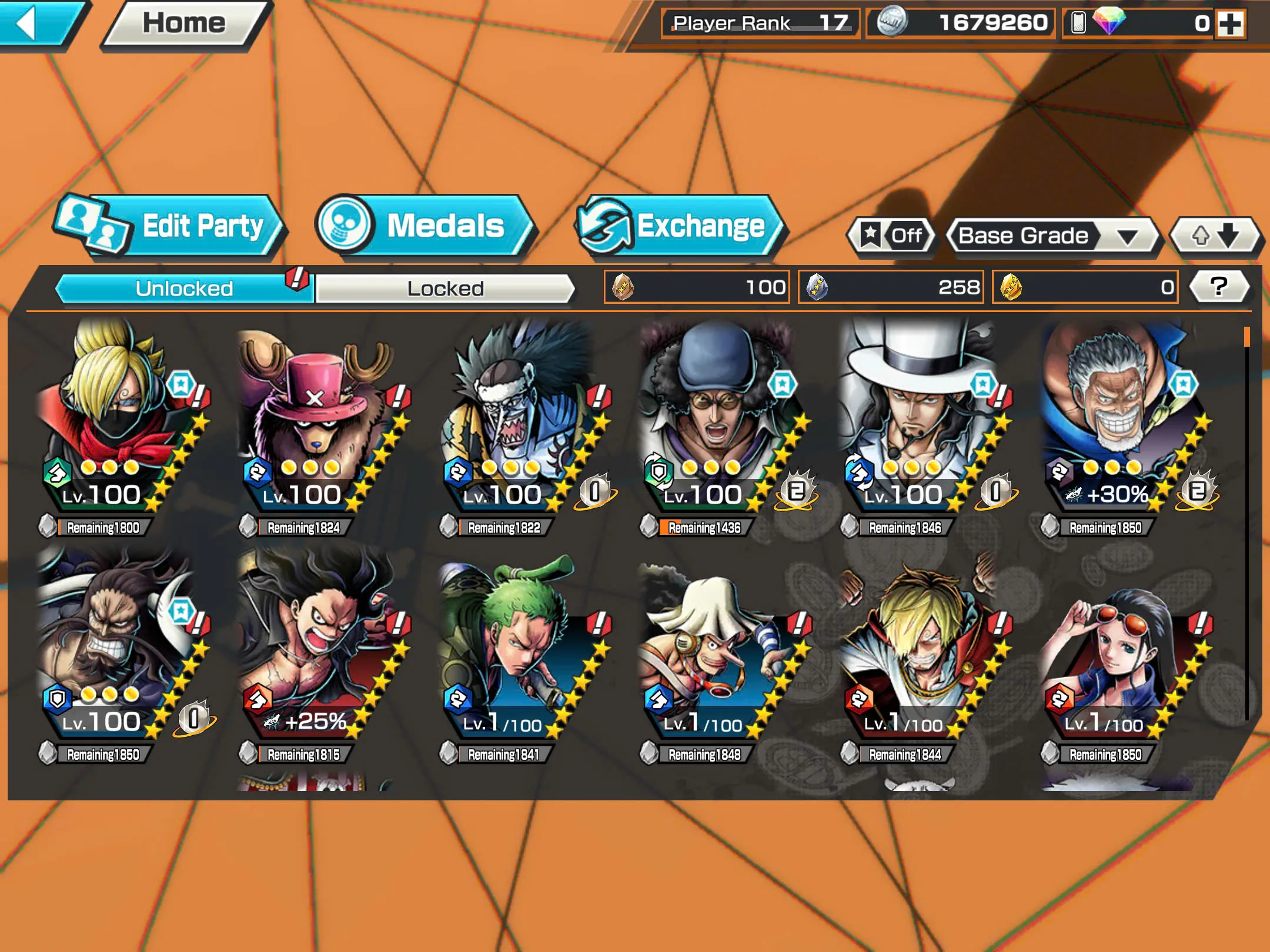Switch to the Locked tab
Viewport: 1270px width, 952px height.
coord(444,288)
